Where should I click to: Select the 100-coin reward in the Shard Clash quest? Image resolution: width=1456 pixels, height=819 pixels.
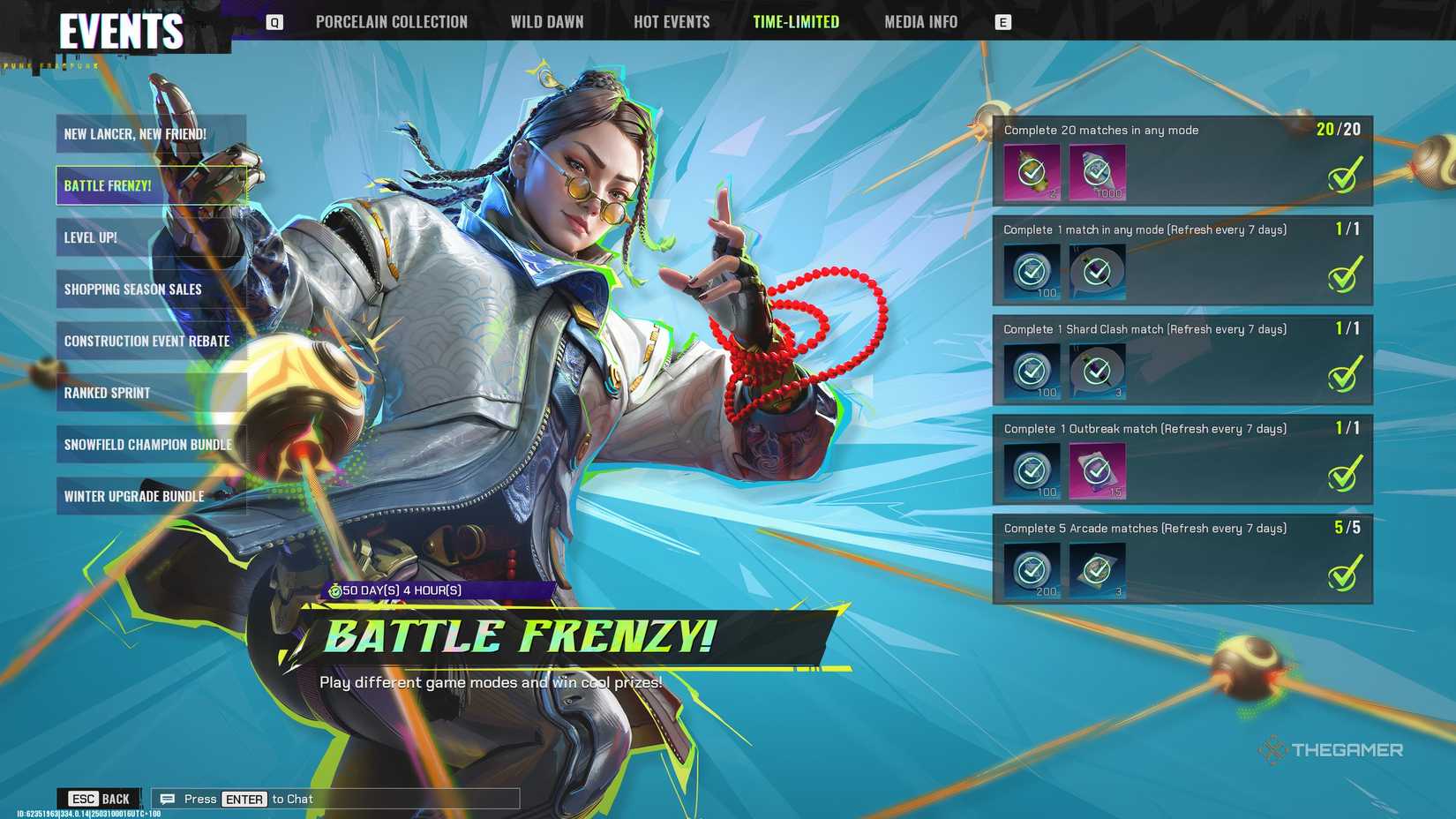(1032, 371)
